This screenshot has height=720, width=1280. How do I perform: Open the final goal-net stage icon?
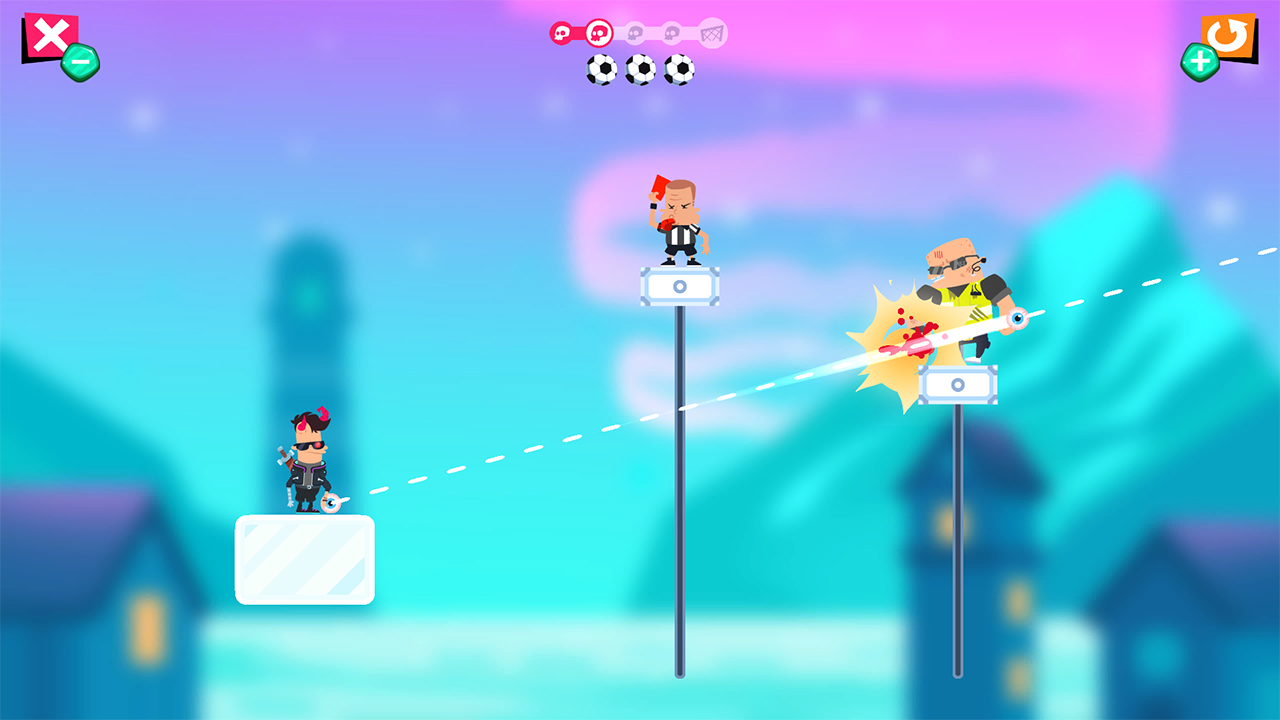710,32
